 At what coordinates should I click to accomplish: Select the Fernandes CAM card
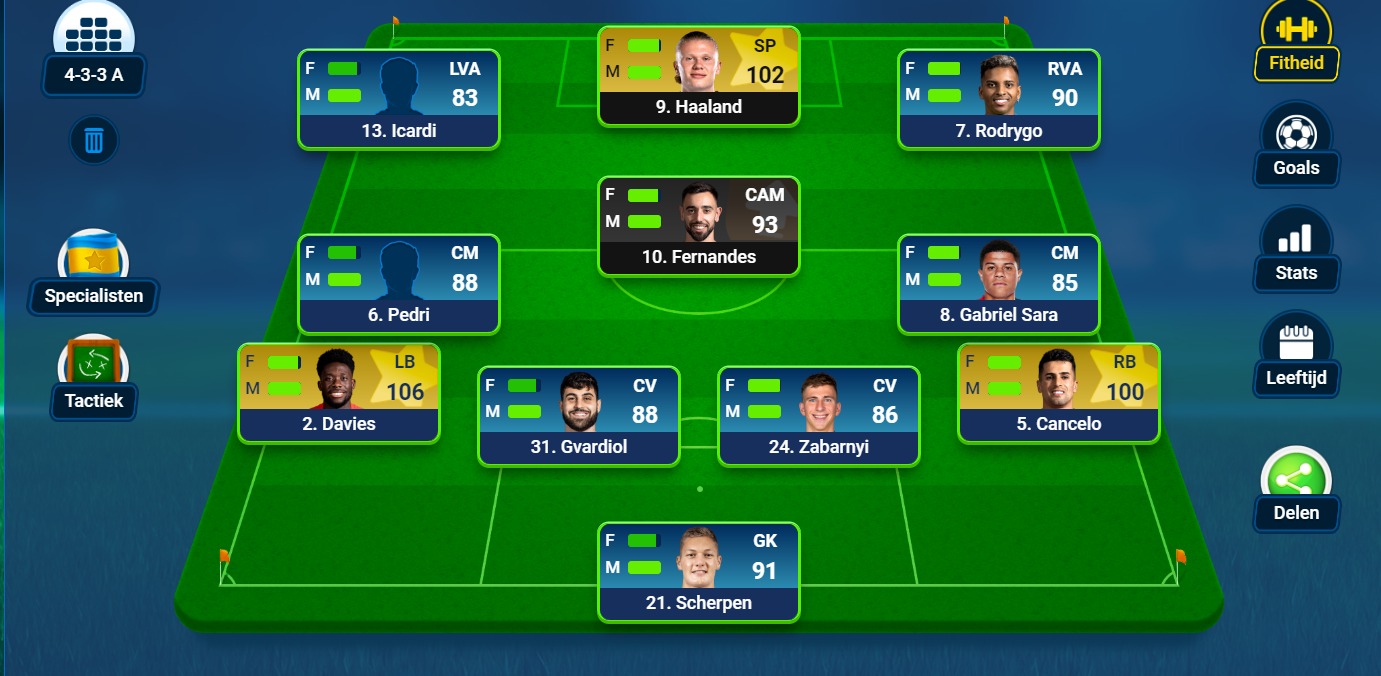click(698, 226)
